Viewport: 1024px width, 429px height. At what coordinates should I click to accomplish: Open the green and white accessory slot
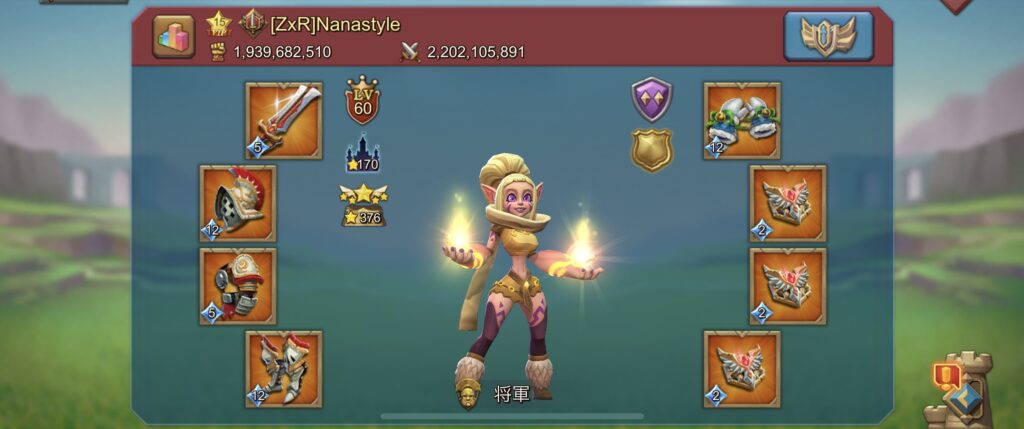742,121
